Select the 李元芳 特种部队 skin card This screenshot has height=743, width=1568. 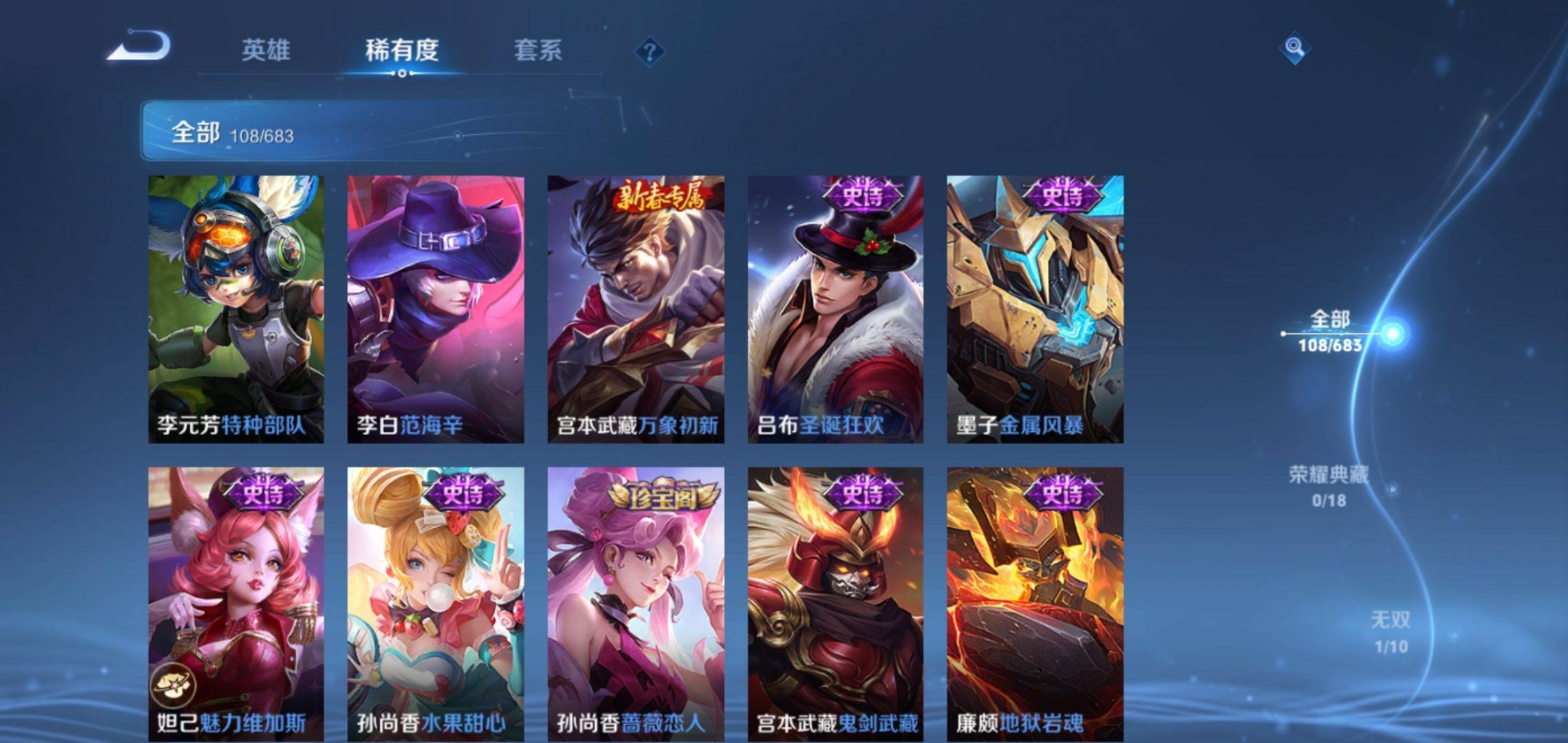[236, 309]
